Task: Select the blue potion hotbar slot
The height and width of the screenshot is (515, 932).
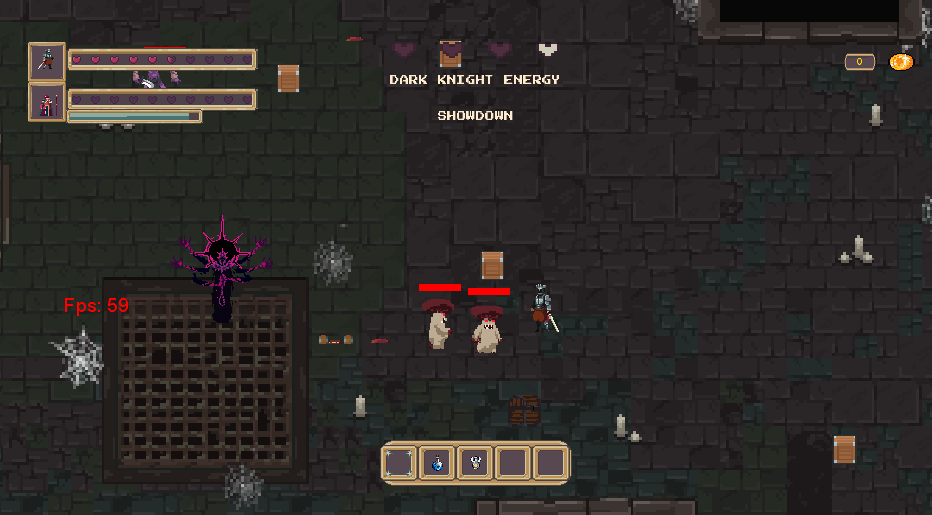Action: pos(437,463)
